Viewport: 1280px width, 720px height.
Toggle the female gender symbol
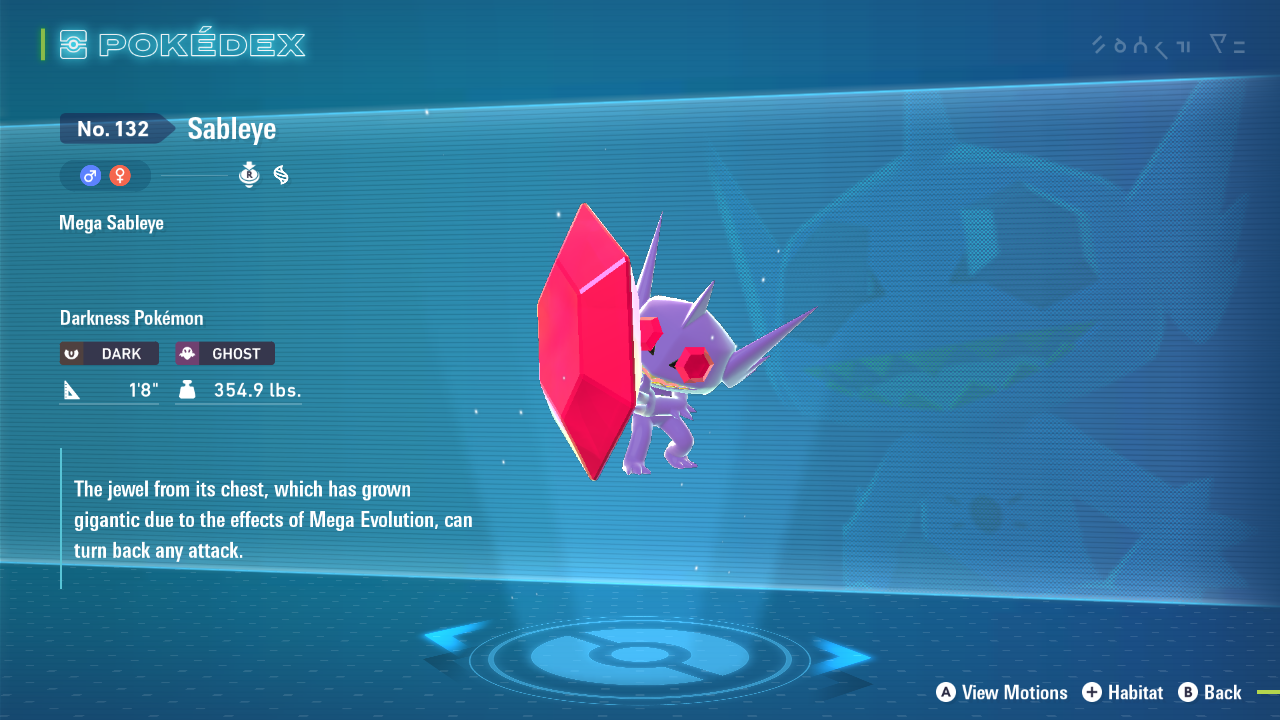[119, 175]
